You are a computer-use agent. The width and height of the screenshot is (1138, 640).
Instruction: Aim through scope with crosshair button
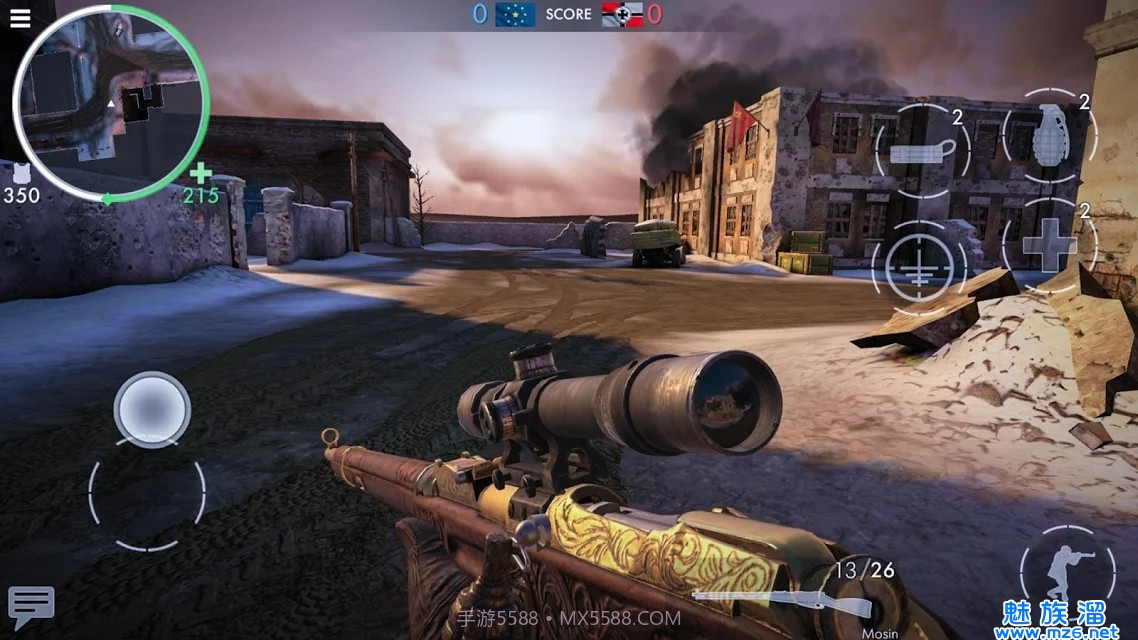(x=918, y=265)
